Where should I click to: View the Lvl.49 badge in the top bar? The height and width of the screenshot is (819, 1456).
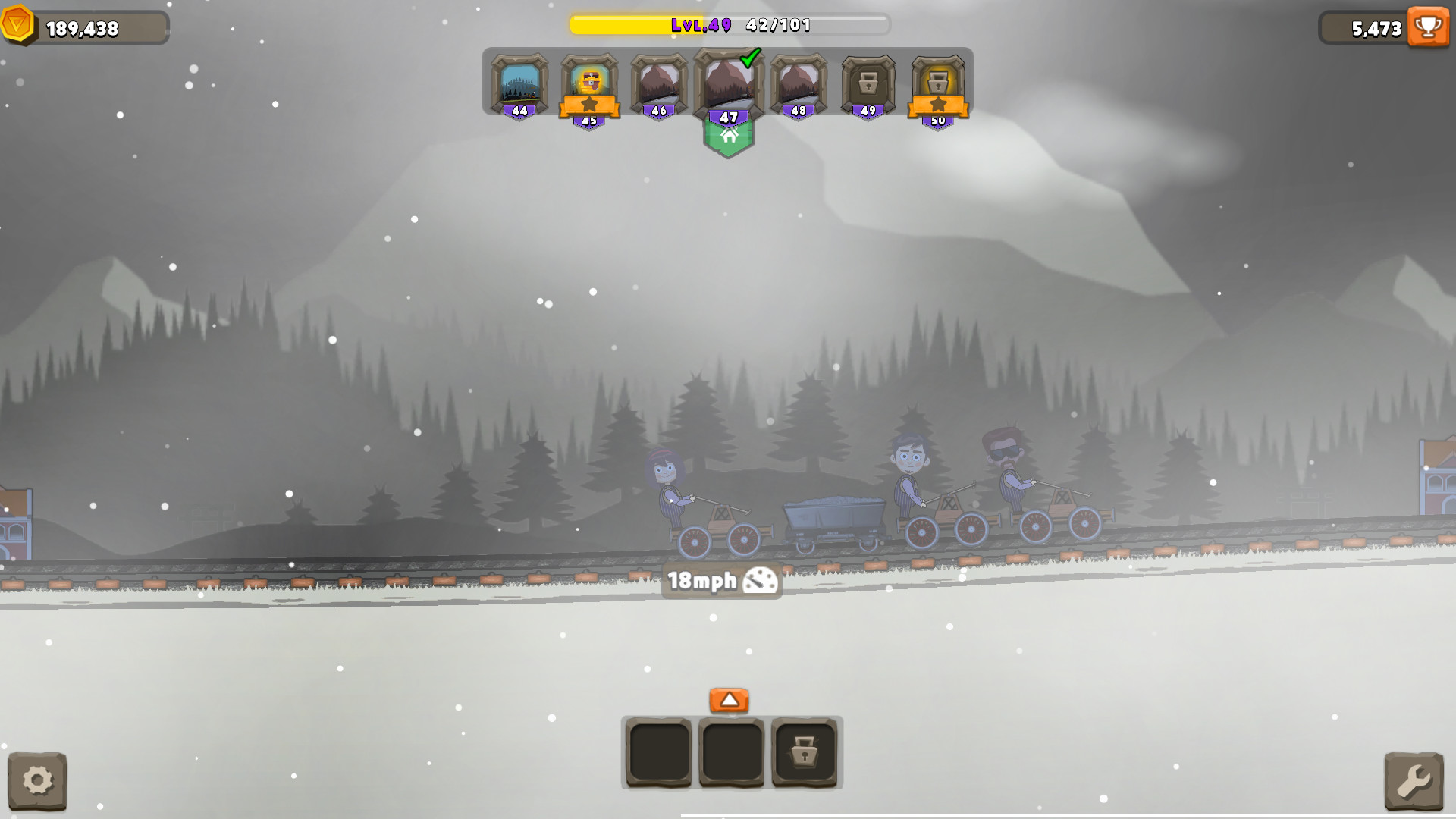pos(704,25)
